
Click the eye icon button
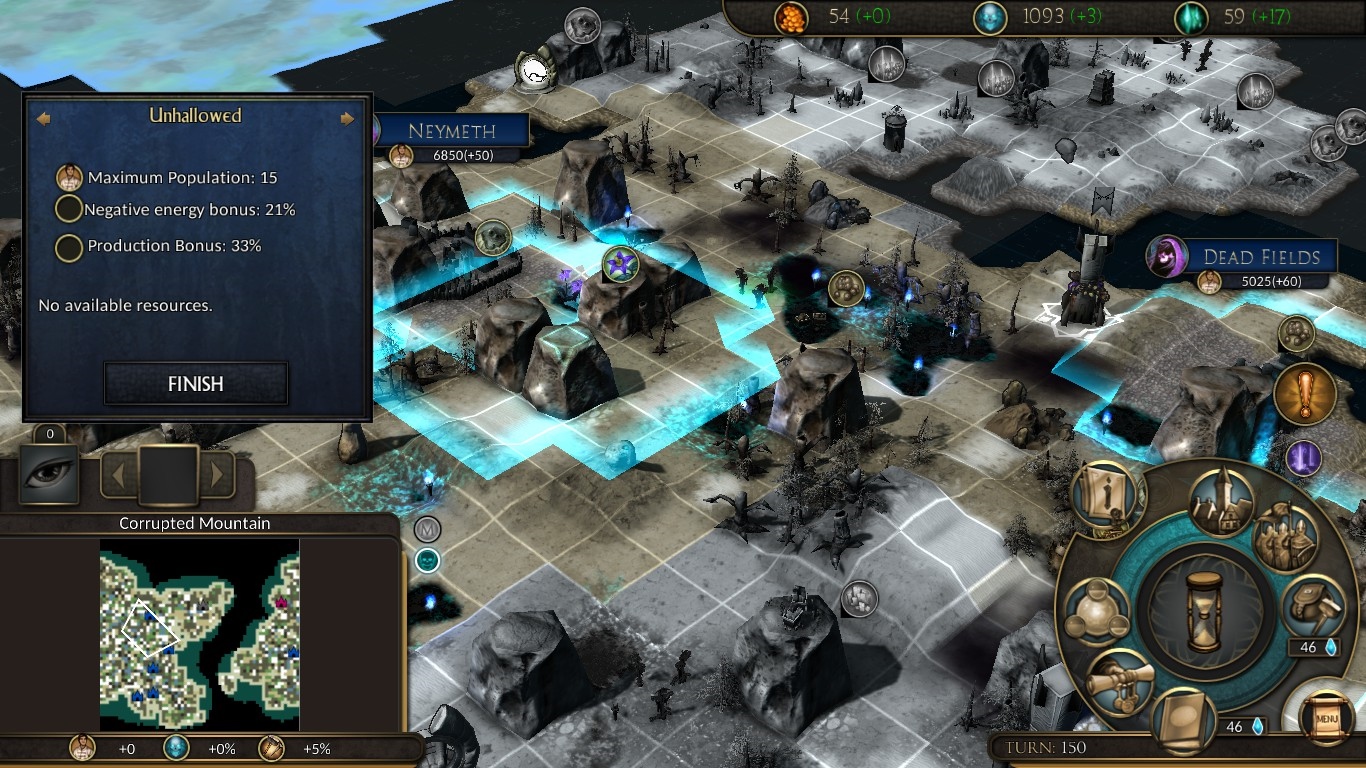pos(49,473)
